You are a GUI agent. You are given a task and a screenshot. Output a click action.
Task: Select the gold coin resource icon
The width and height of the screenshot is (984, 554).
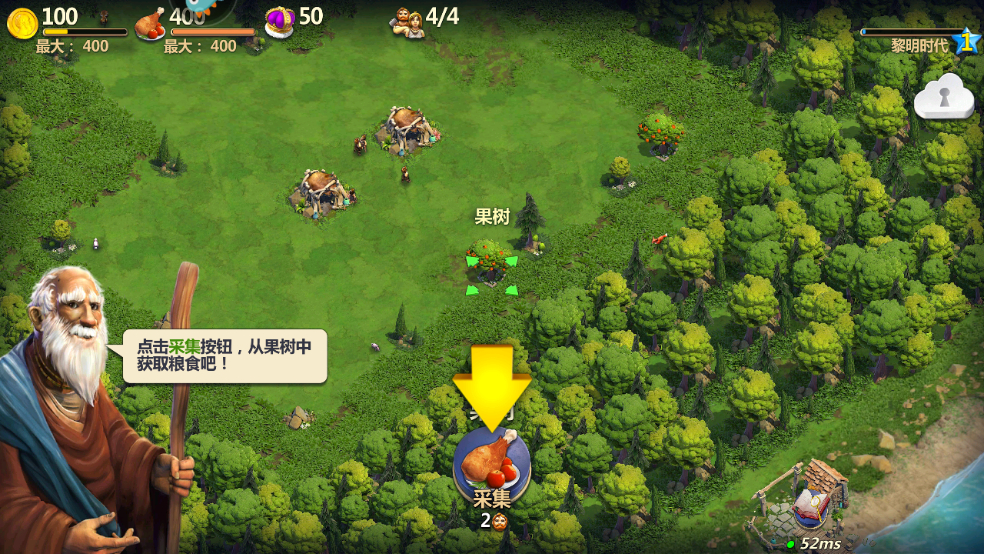coord(22,19)
